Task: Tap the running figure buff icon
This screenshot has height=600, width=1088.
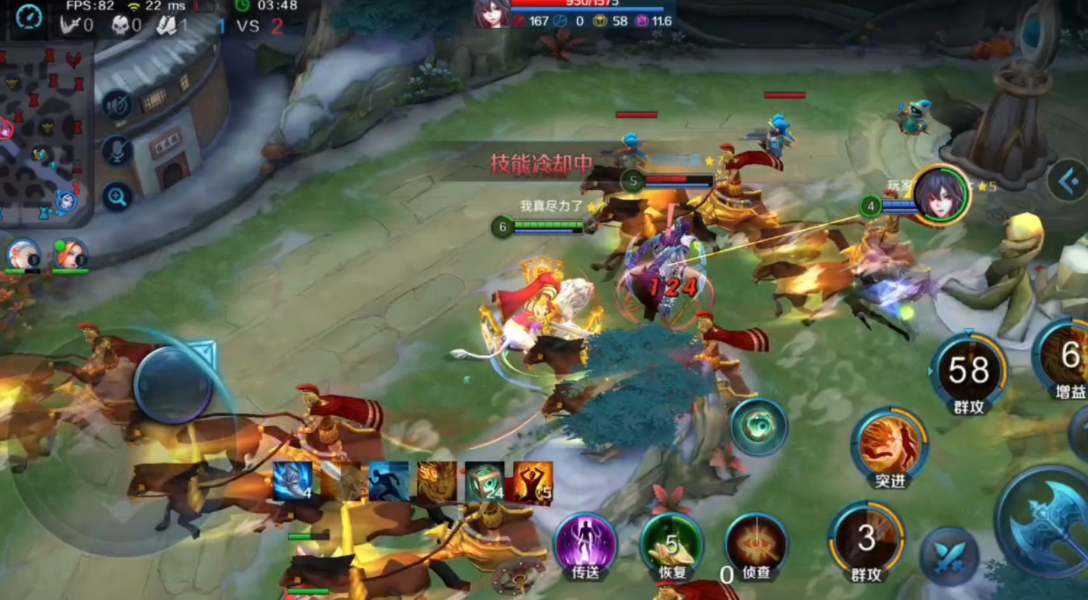Action: (x=389, y=481)
